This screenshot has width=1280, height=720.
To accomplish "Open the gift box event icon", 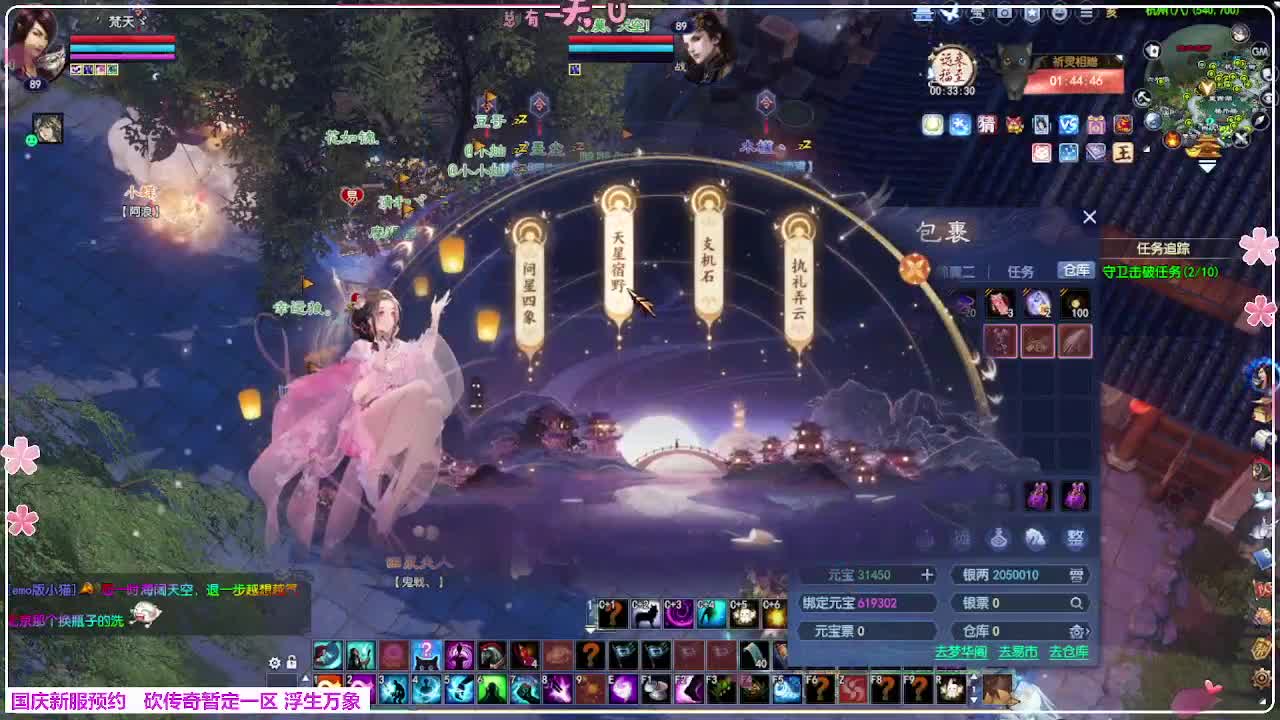I will [x=1095, y=124].
